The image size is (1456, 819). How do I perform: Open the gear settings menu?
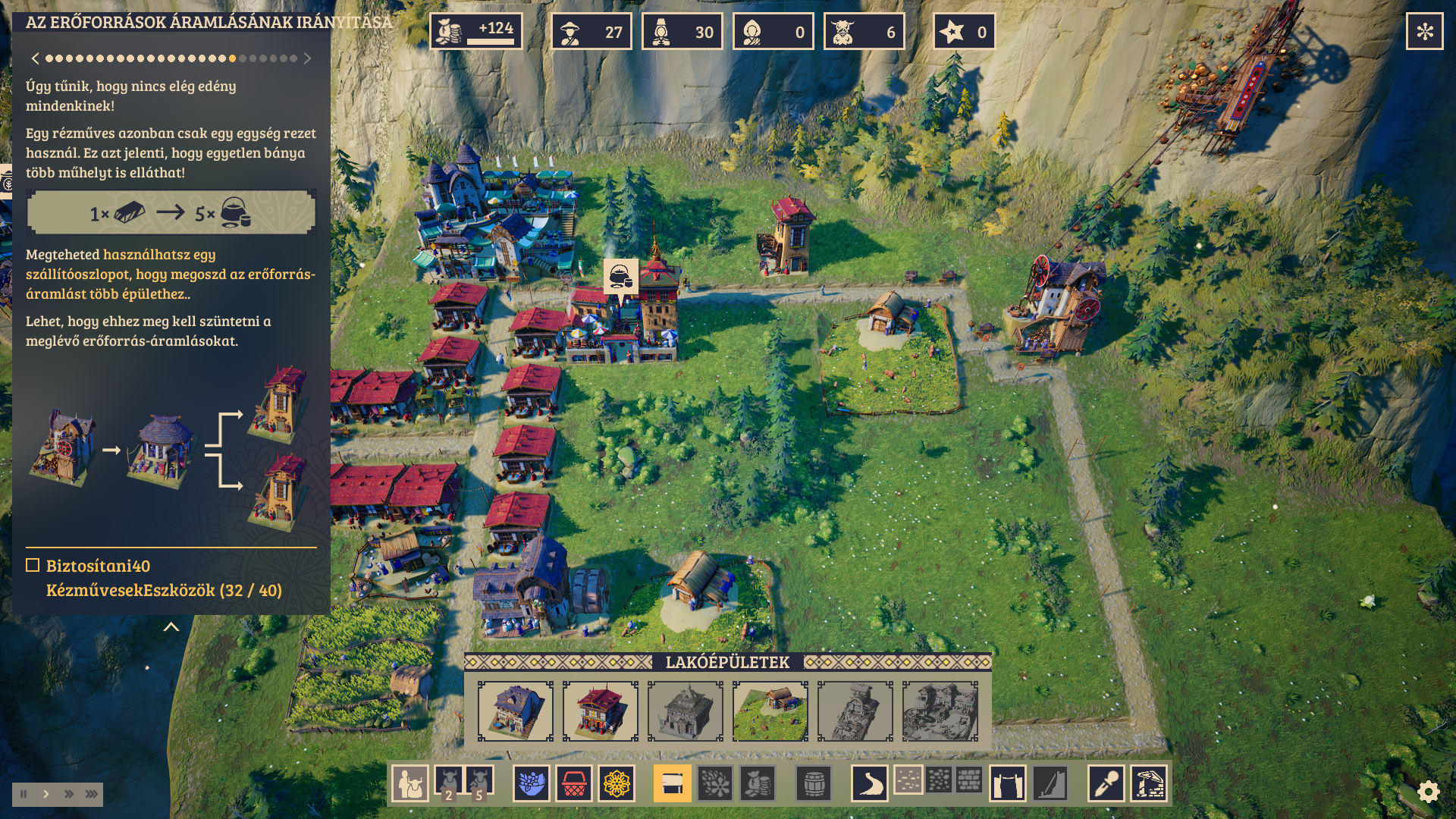click(1428, 792)
